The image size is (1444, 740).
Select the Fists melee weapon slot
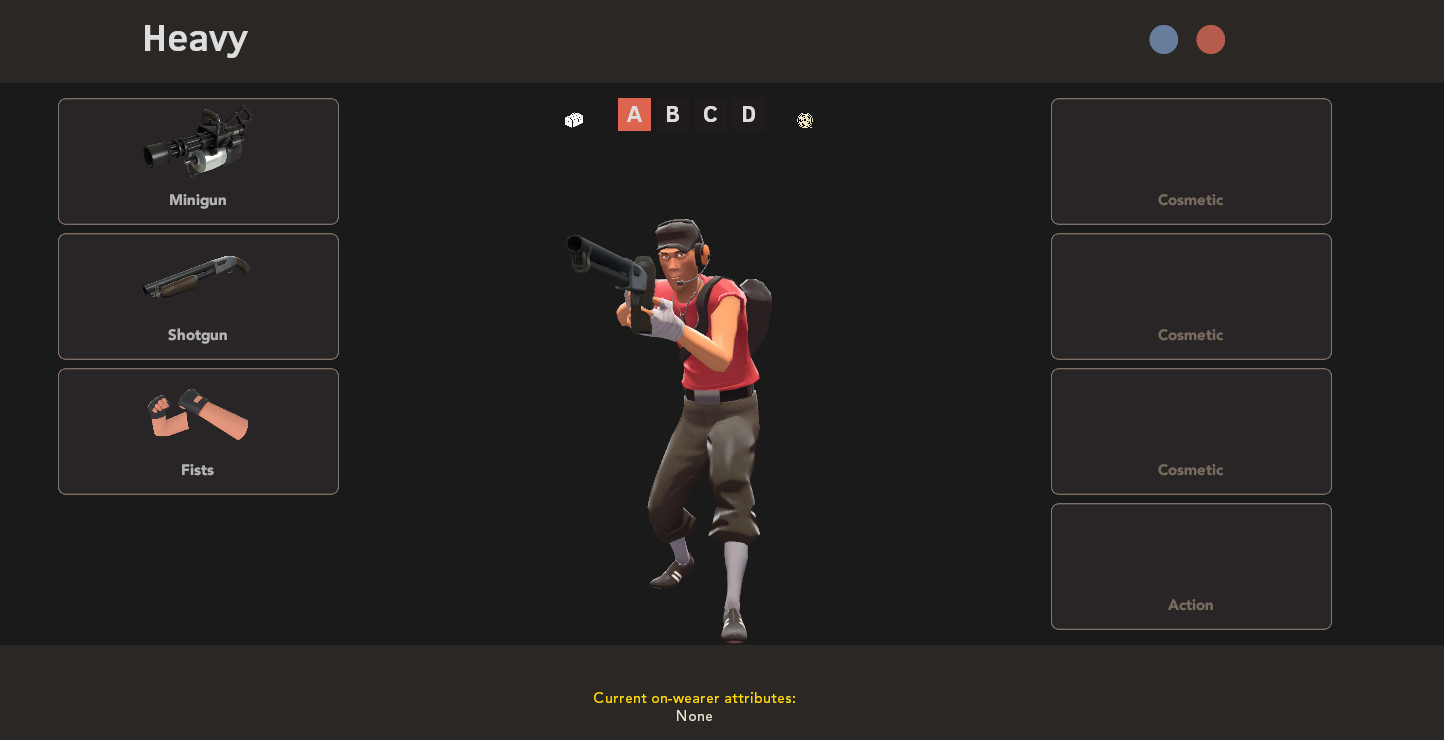pyautogui.click(x=197, y=431)
